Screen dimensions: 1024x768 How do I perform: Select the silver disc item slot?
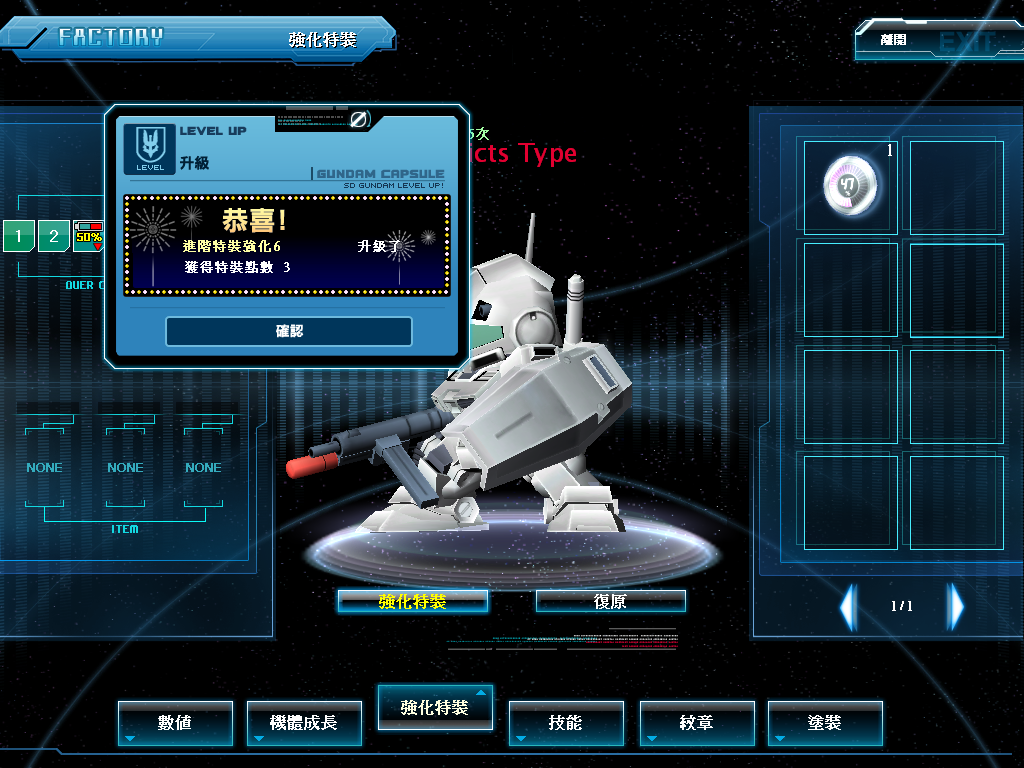851,187
